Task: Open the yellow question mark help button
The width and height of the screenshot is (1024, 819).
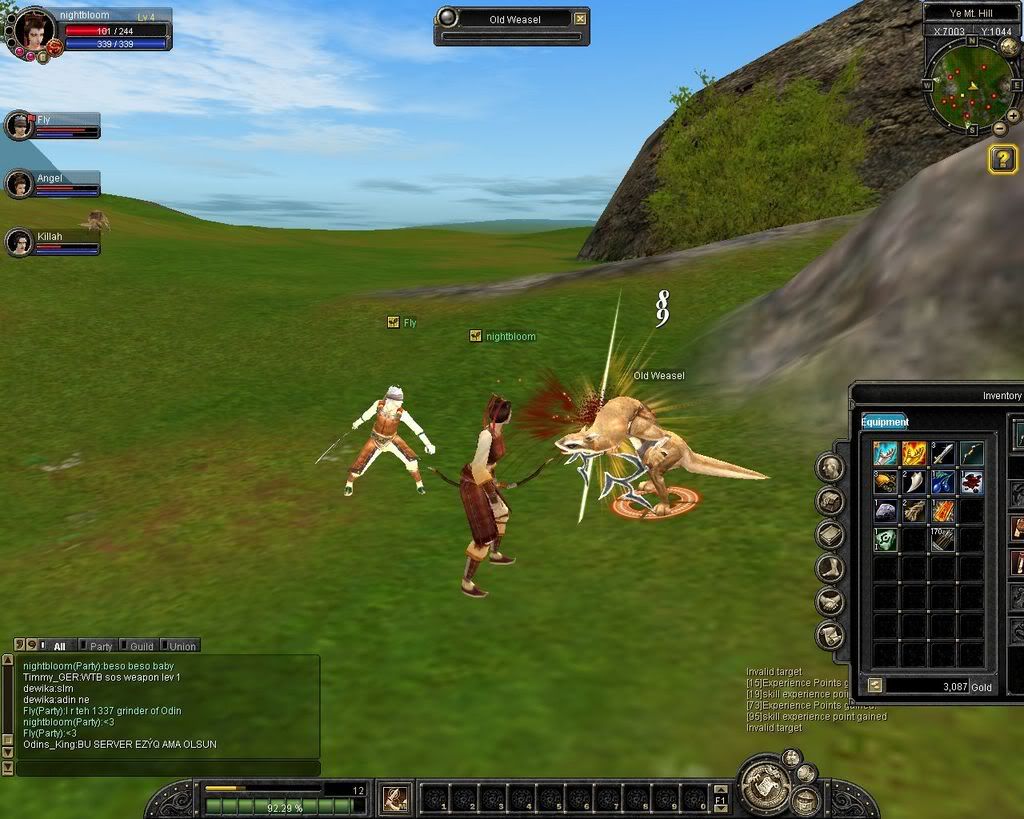Action: tap(1002, 159)
